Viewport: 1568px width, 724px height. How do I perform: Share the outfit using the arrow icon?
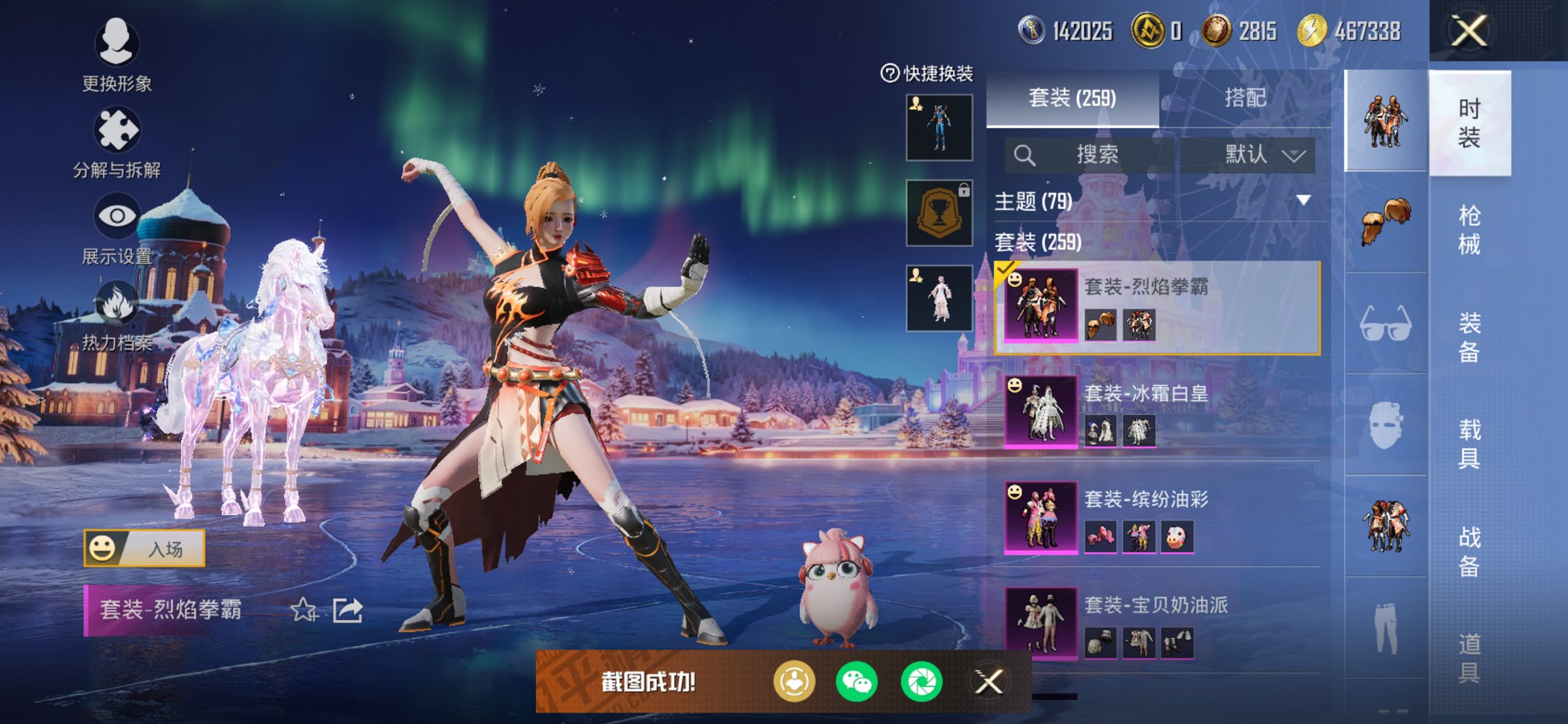[348, 610]
